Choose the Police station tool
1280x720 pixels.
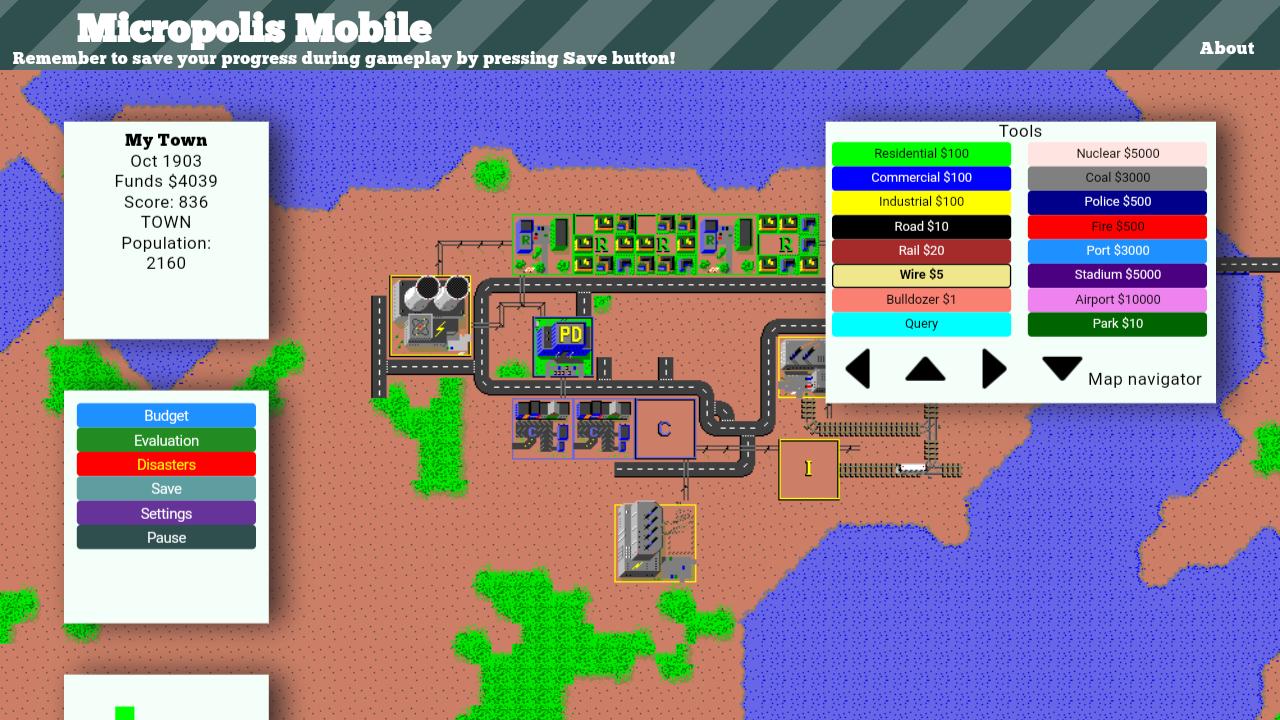(1117, 201)
